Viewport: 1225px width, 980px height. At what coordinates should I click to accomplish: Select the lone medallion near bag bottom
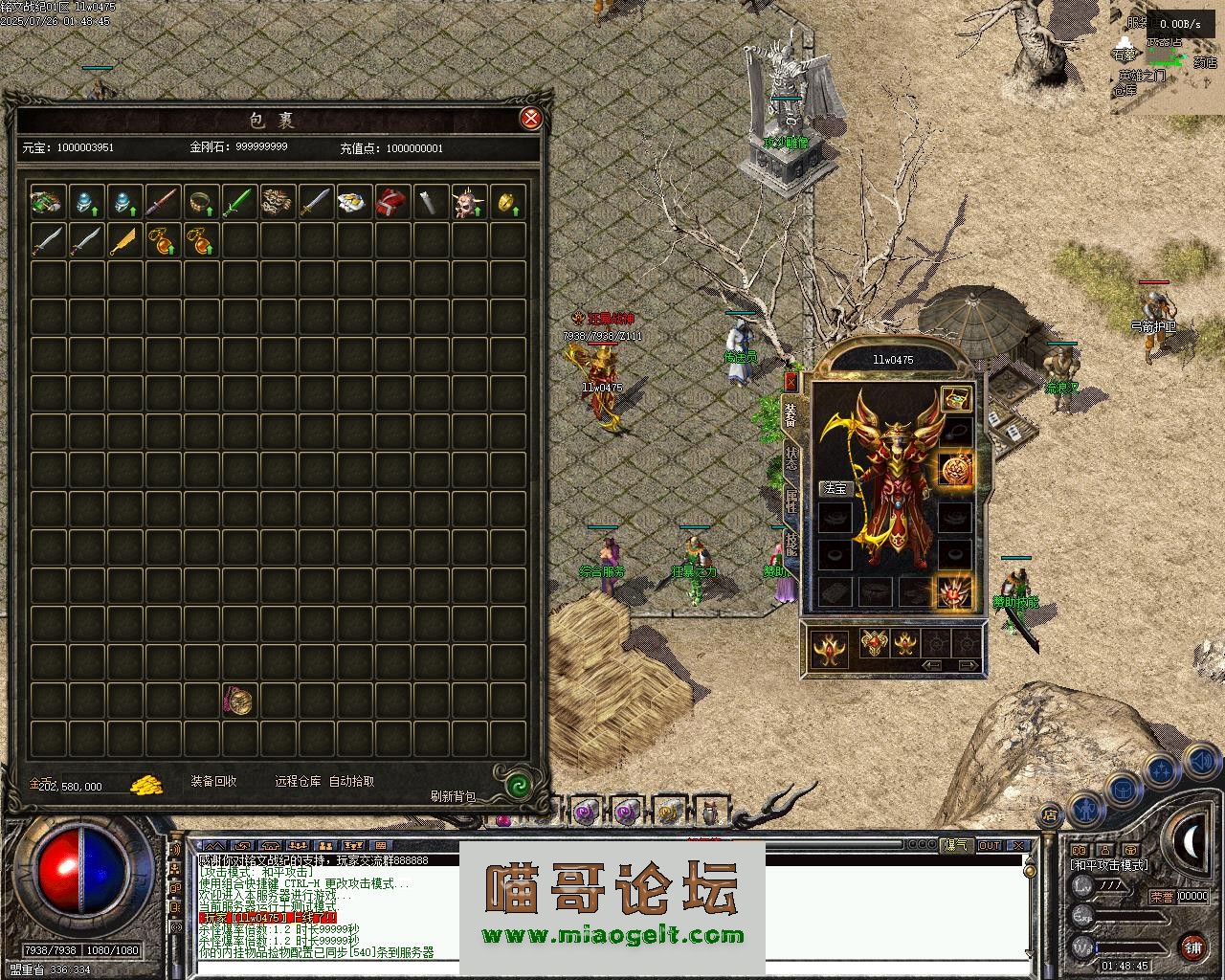click(239, 701)
